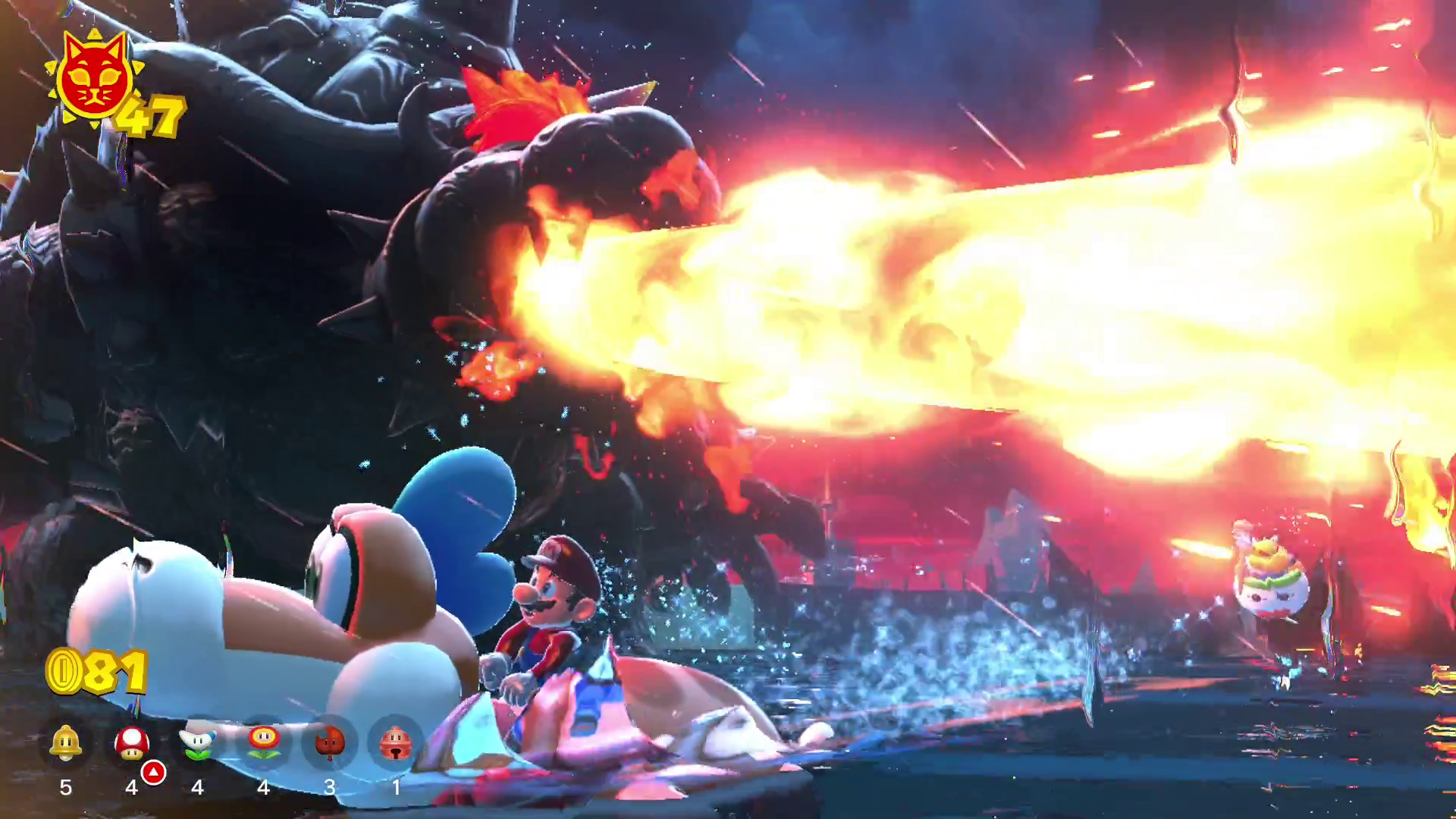This screenshot has height=819, width=1456.
Task: Use the Fire Flower item
Action: 264,742
